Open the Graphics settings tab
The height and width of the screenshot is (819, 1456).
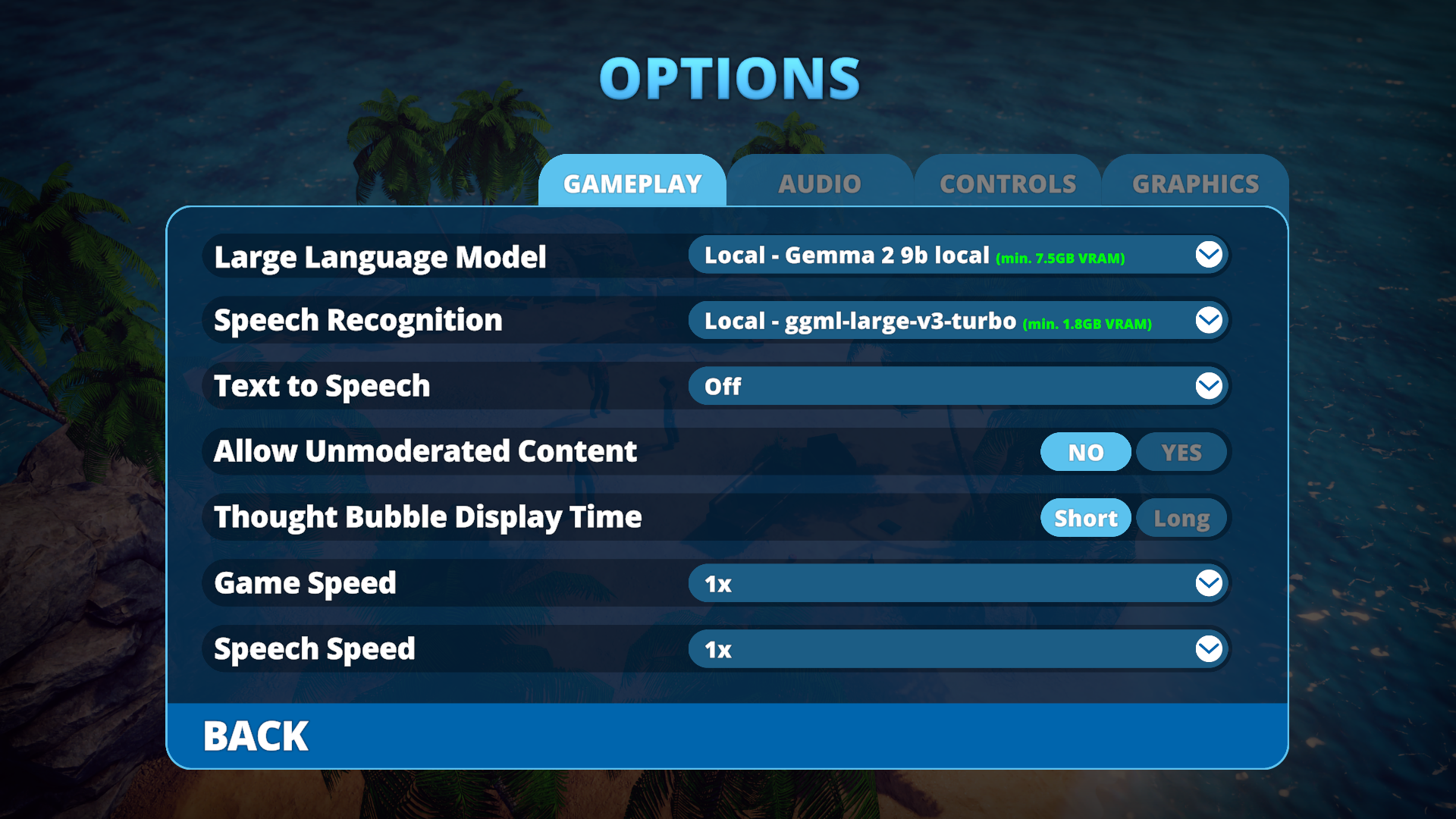pyautogui.click(x=1195, y=184)
